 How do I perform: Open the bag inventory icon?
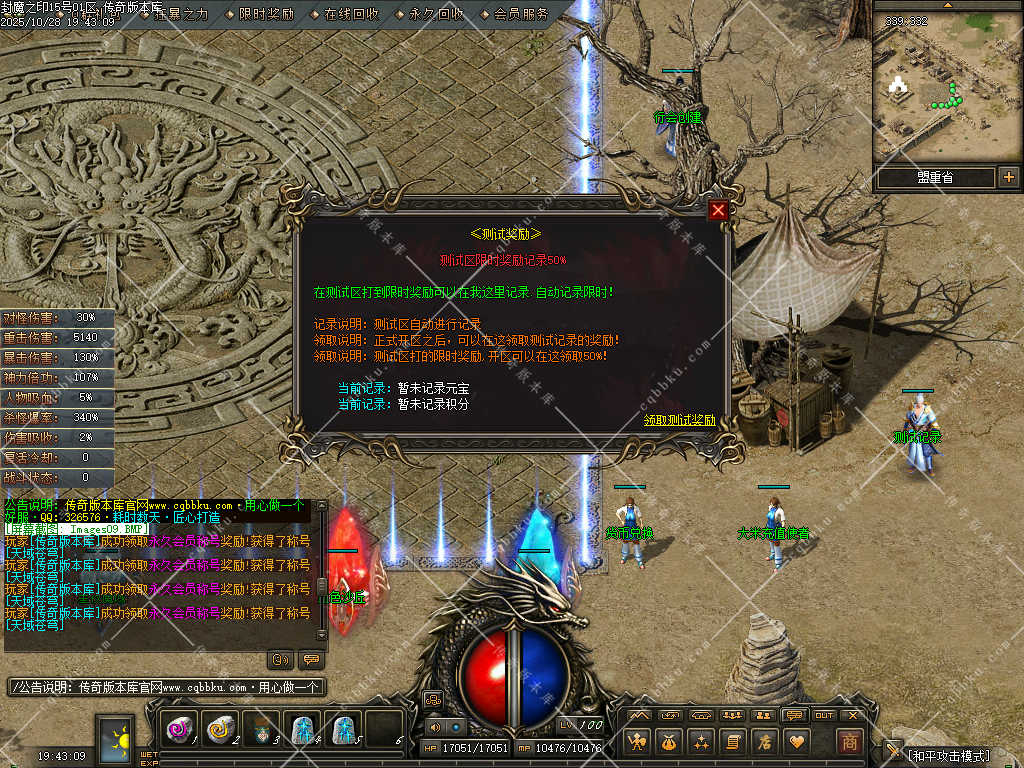pos(668,741)
